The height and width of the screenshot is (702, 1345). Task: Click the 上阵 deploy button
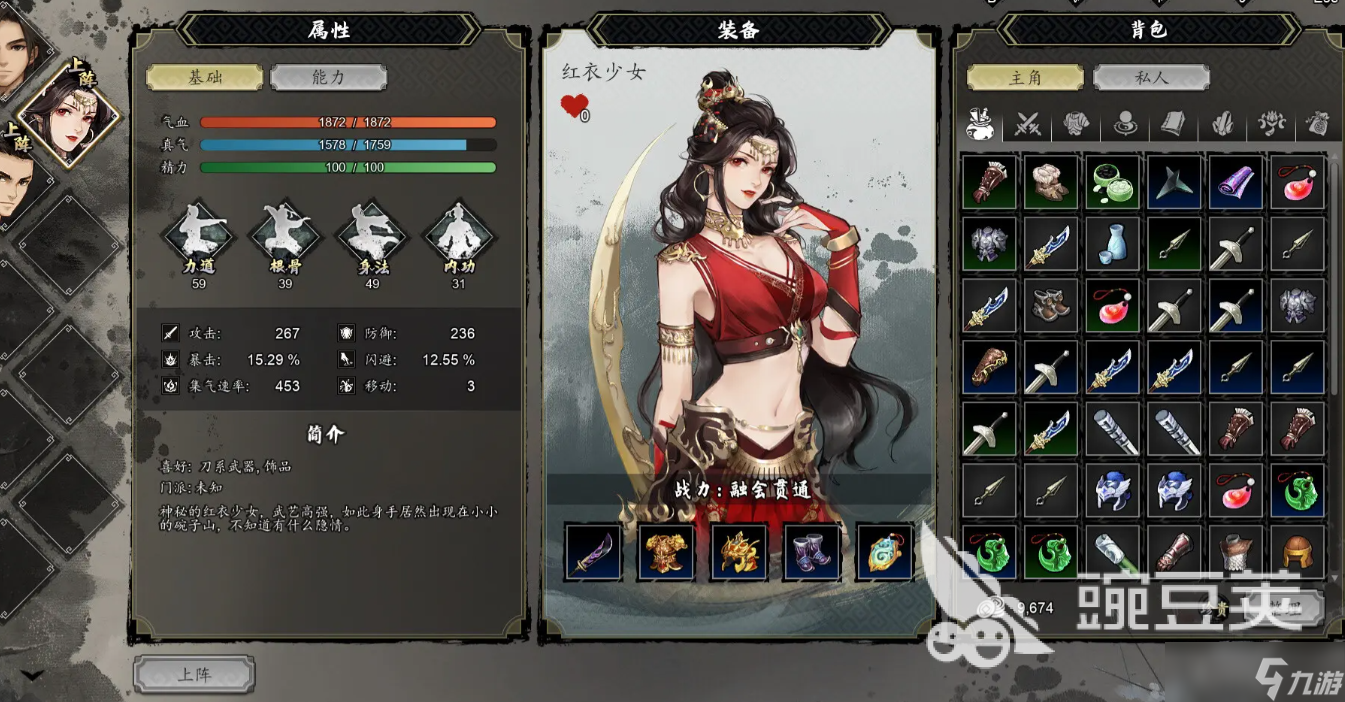[194, 674]
